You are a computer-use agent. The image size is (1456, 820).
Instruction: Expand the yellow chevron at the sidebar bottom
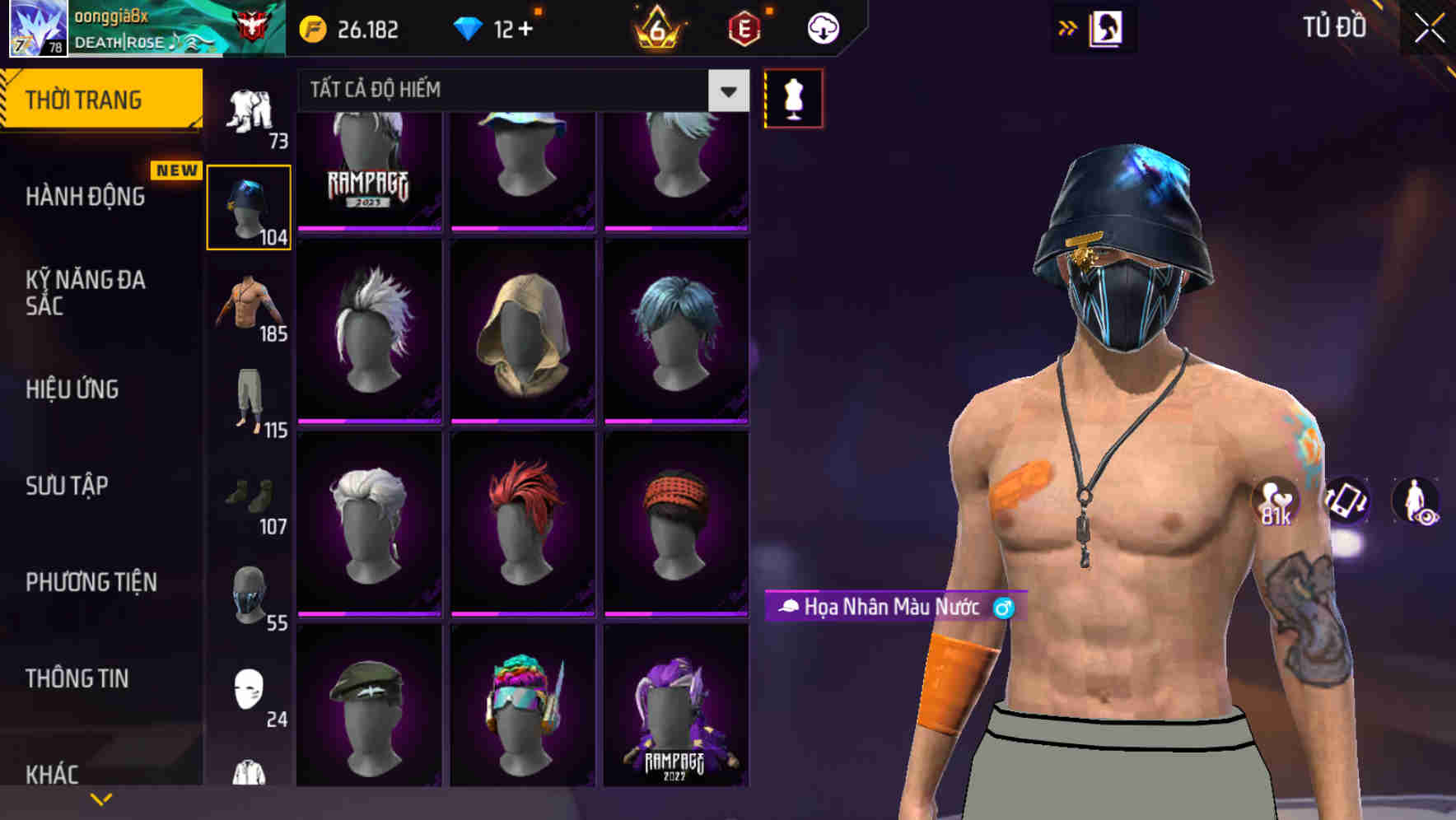point(101,798)
